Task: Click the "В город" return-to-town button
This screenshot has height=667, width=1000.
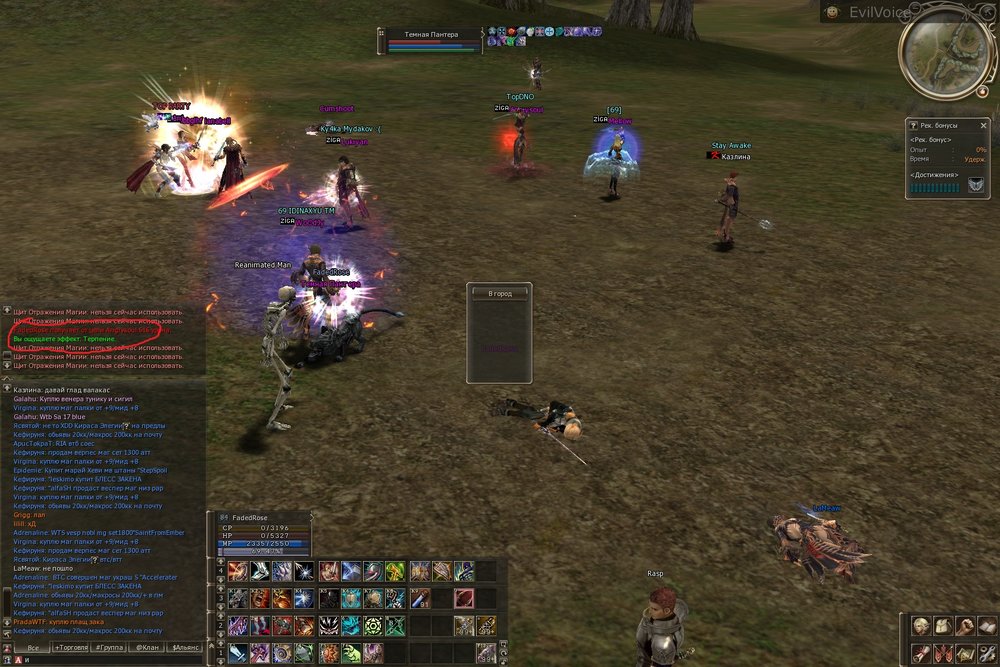Action: click(x=499, y=294)
